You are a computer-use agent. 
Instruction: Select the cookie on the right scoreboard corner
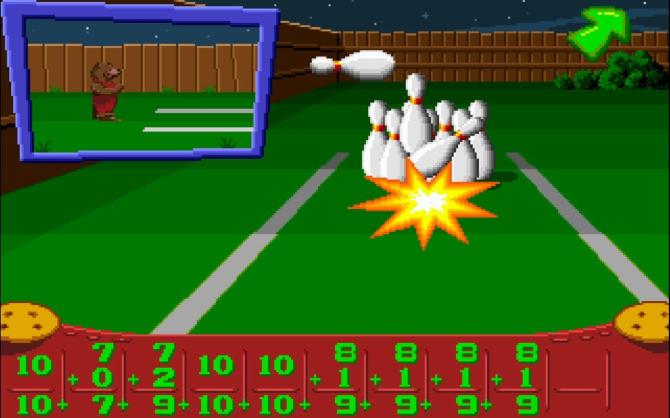click(x=642, y=323)
